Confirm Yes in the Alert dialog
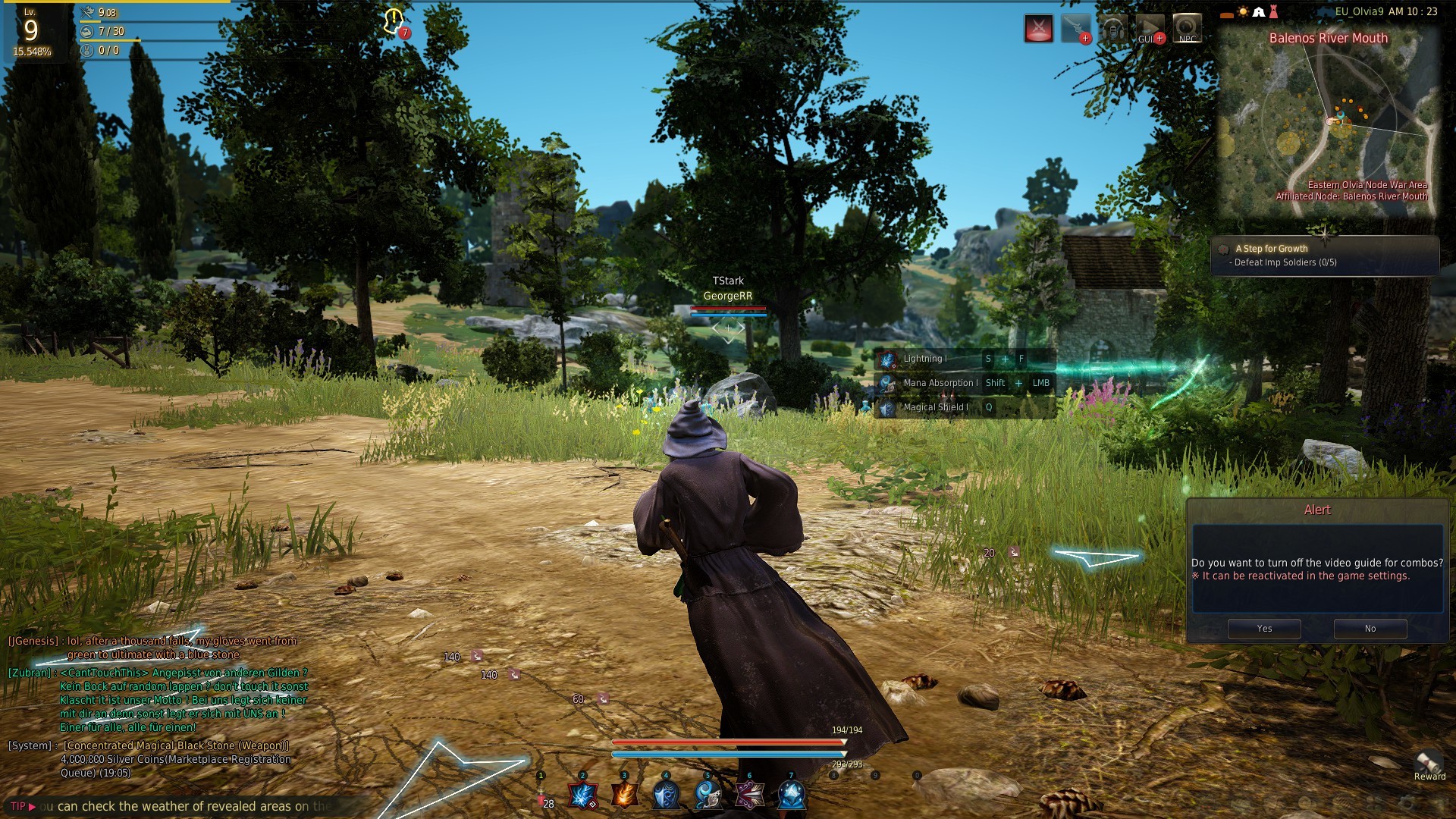This screenshot has width=1456, height=819. (1264, 629)
